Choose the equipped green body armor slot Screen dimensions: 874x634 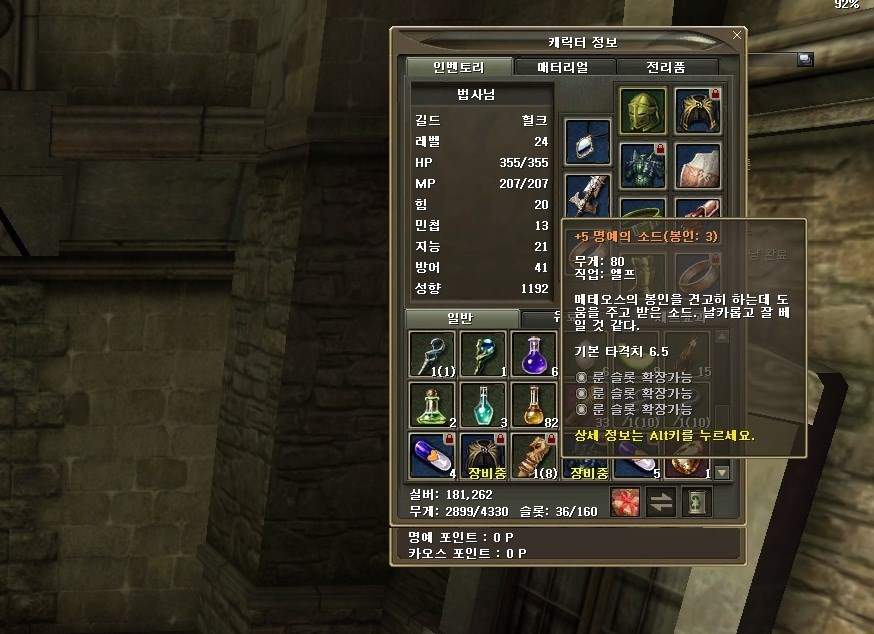click(x=642, y=163)
